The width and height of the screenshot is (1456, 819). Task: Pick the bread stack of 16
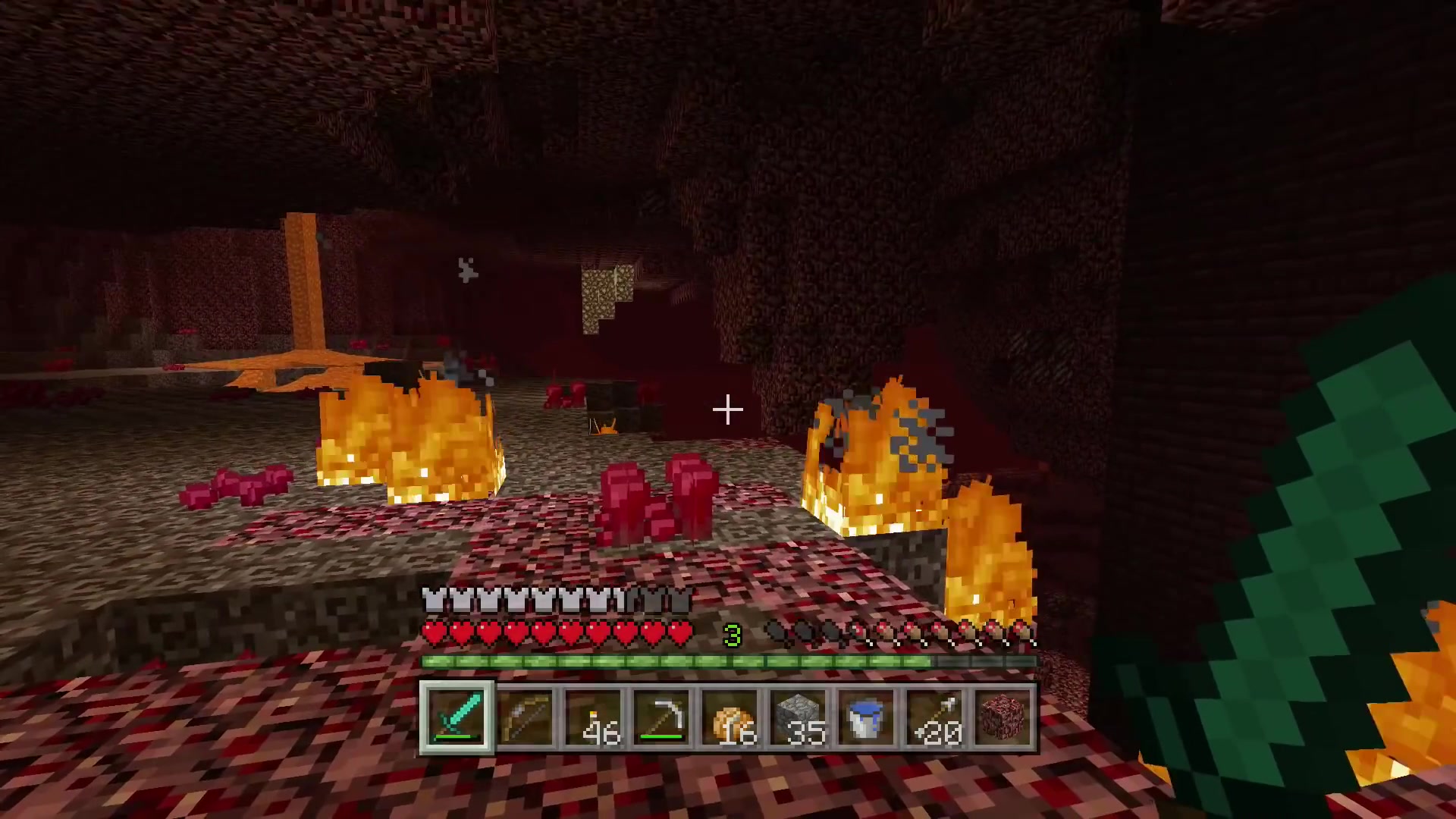[730, 717]
